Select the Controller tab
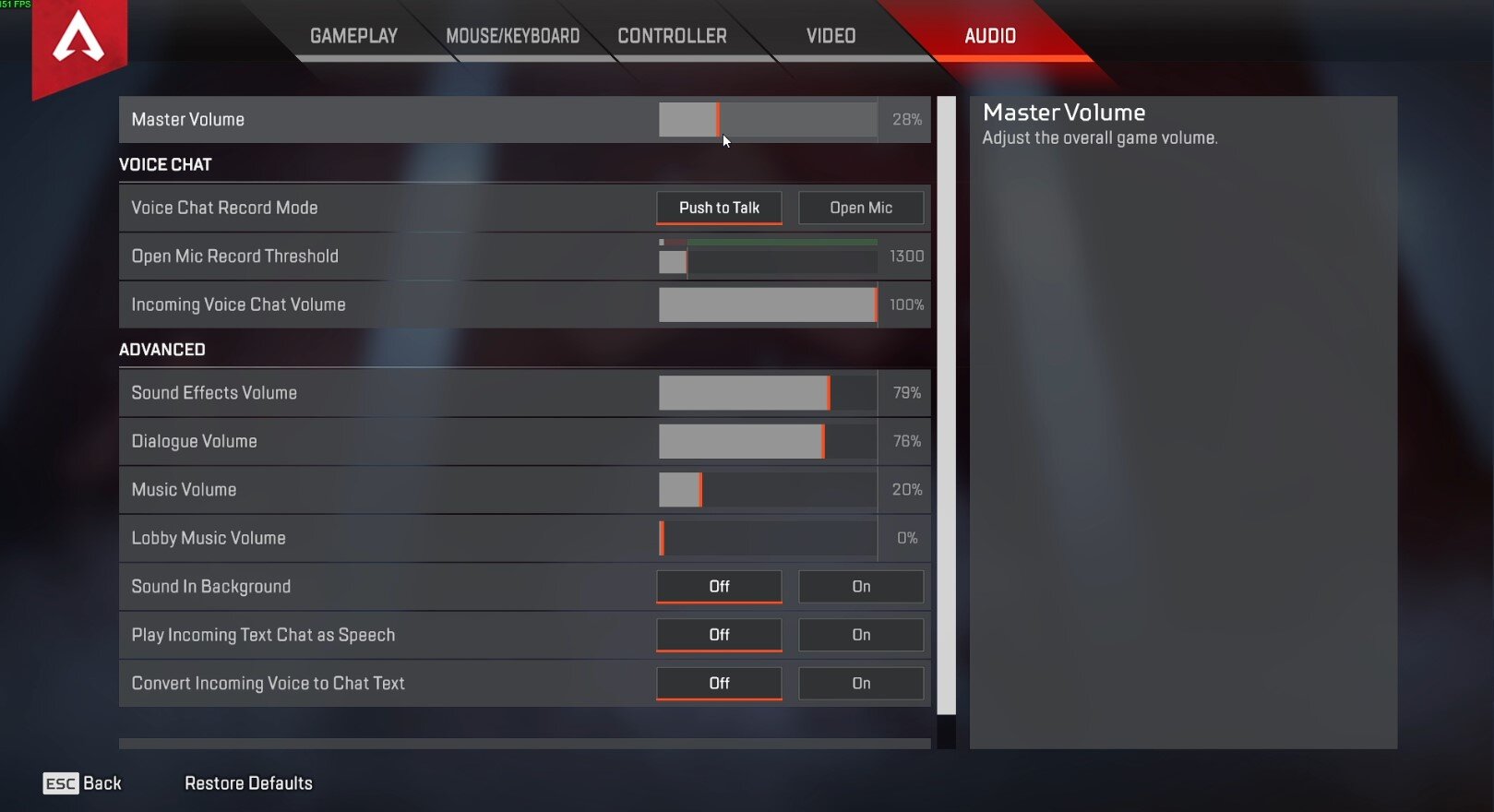 coord(672,36)
